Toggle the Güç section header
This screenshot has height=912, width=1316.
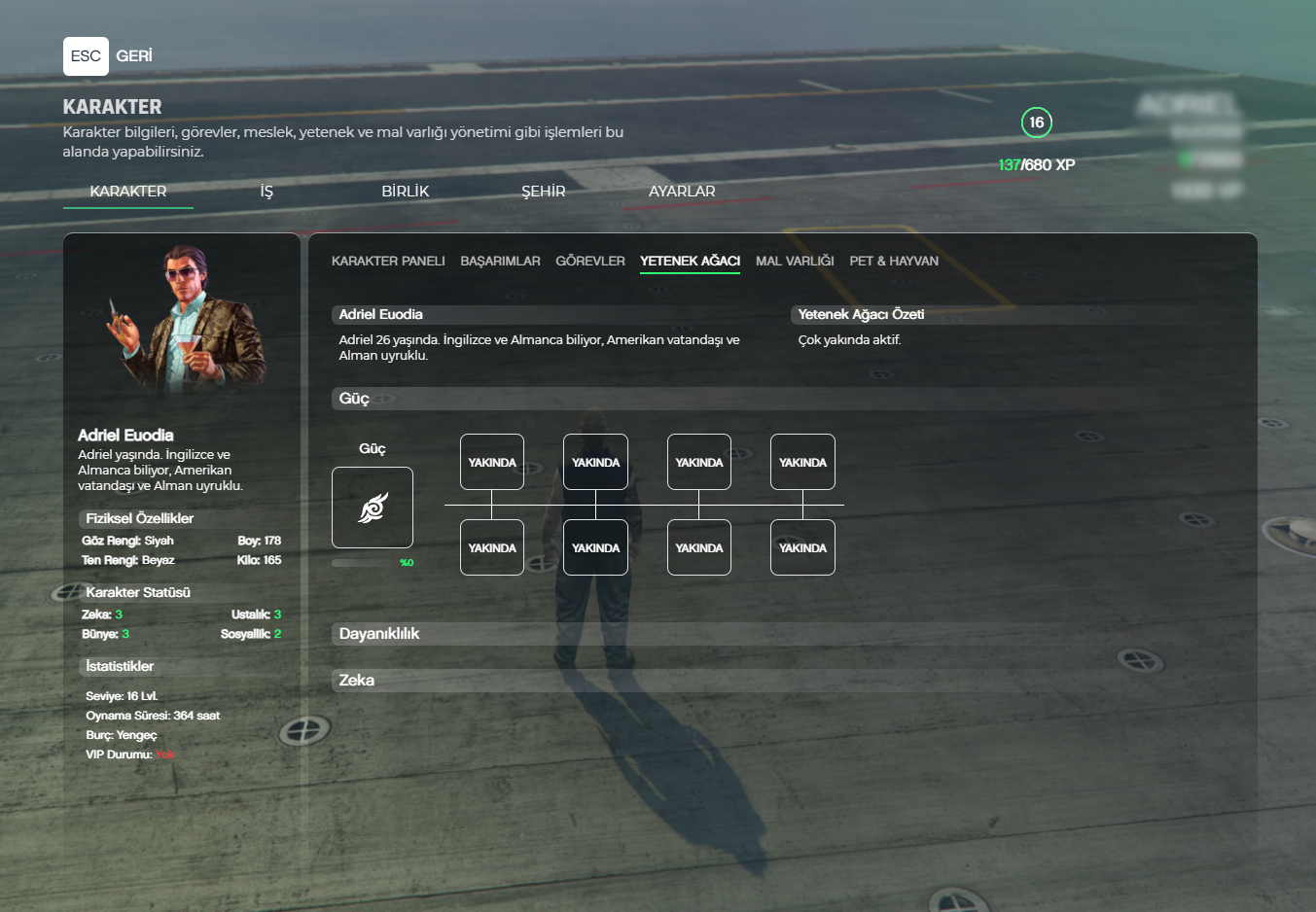pos(354,399)
